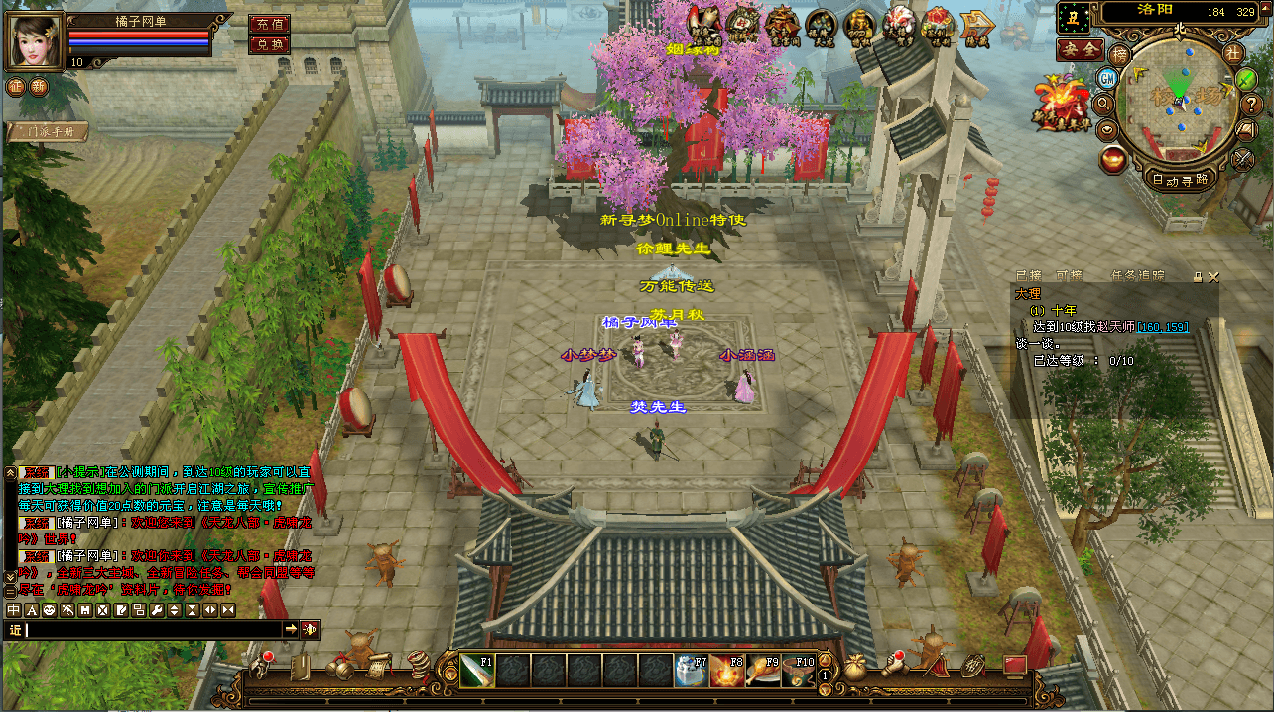Screen dimensions: 1274x712
Task: Click the round 征 icon under the portrait
Action: pos(15,86)
